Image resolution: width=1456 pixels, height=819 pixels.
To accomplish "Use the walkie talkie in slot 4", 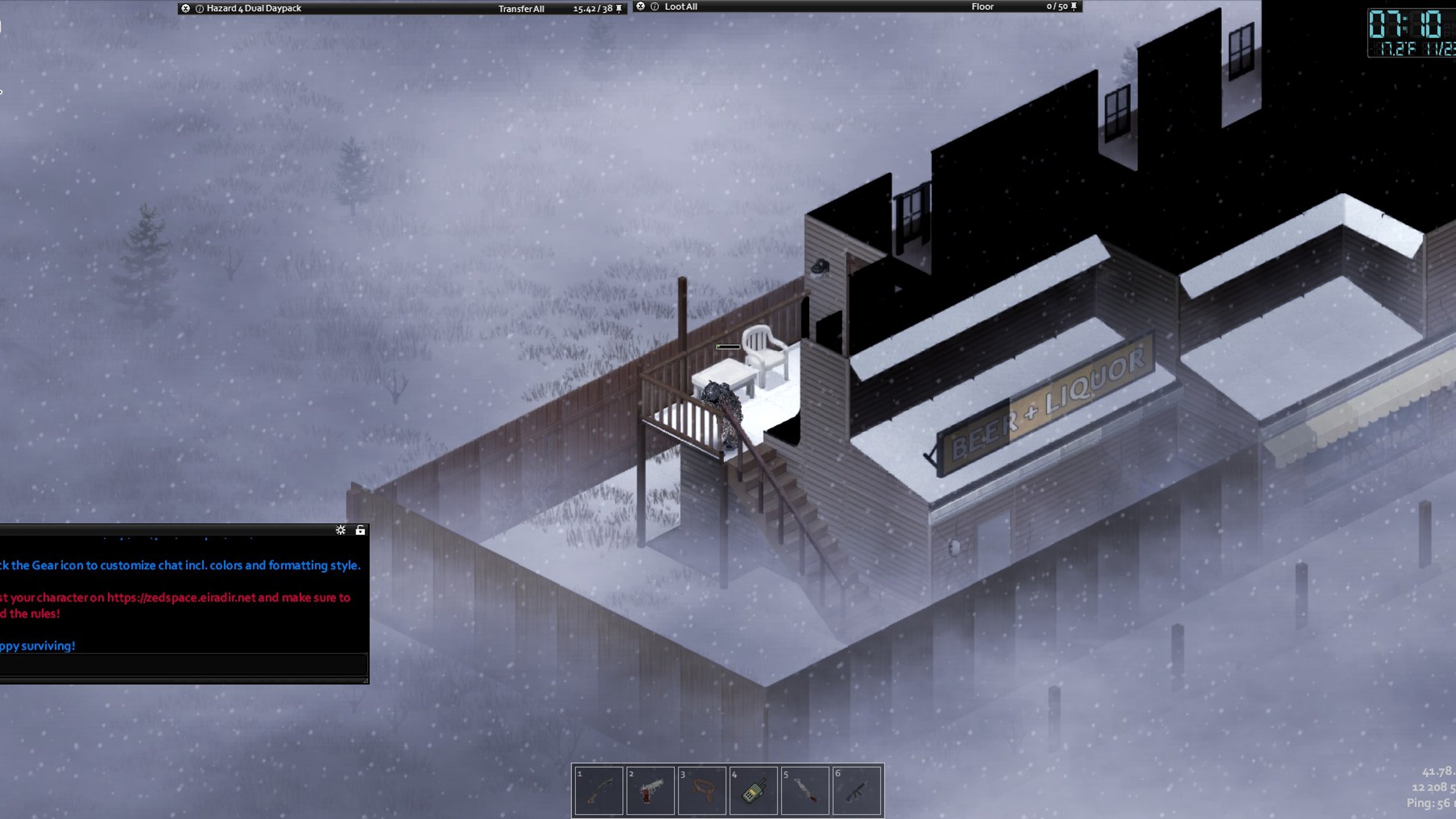I will pyautogui.click(x=754, y=790).
